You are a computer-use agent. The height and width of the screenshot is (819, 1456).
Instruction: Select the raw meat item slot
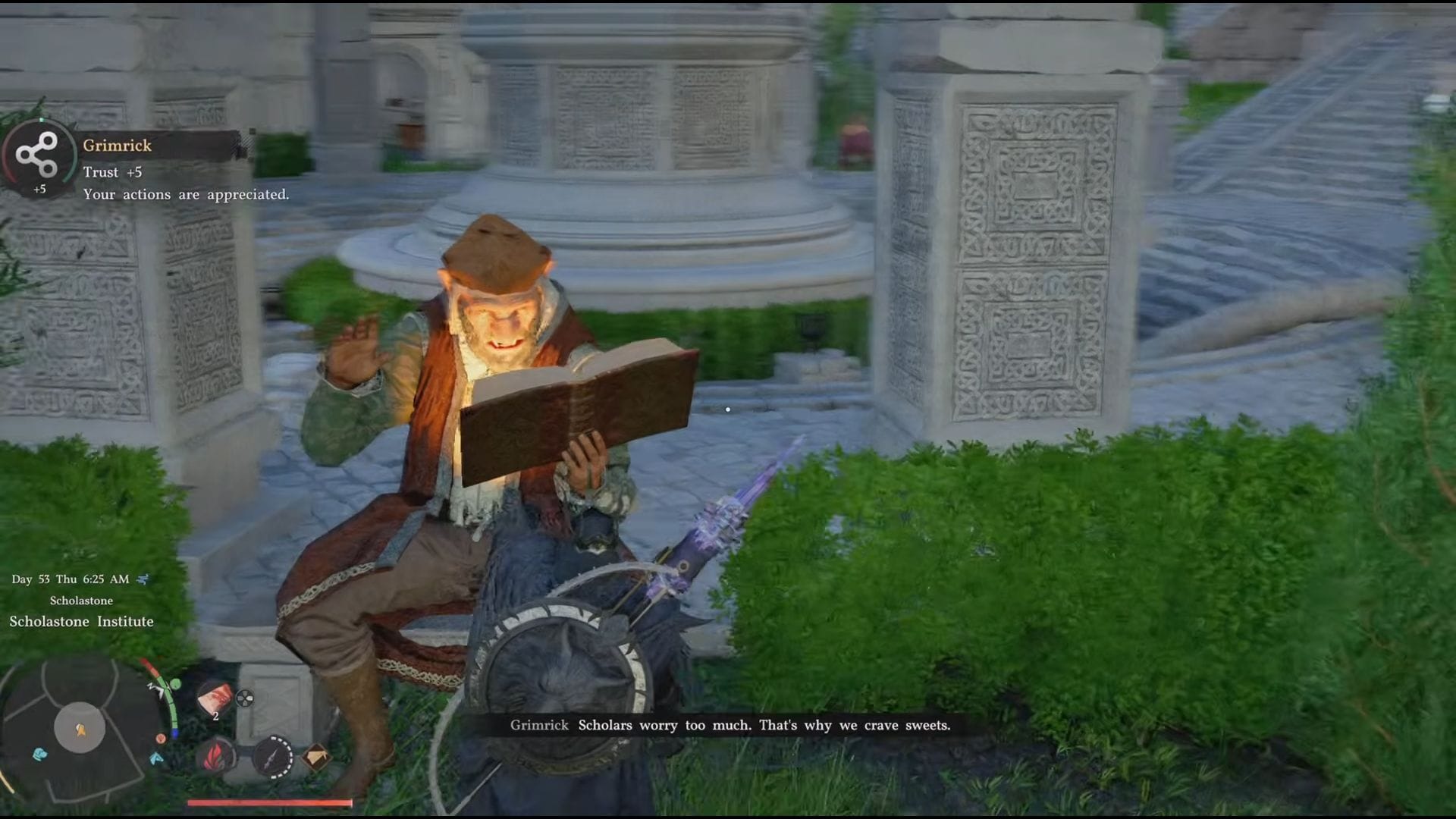pyautogui.click(x=215, y=698)
